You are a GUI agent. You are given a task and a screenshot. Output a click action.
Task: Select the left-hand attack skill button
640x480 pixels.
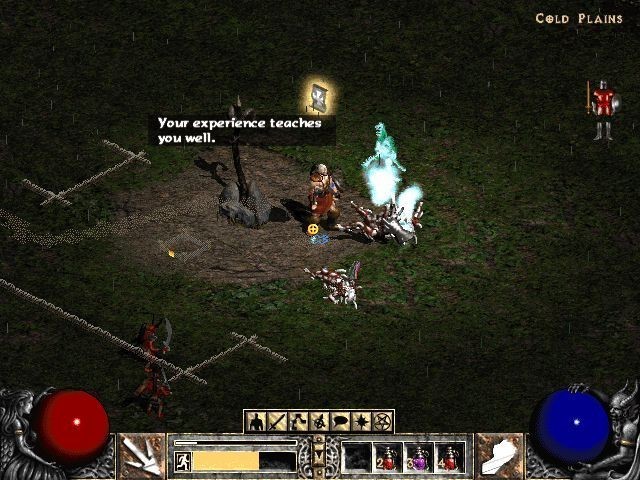click(x=141, y=455)
